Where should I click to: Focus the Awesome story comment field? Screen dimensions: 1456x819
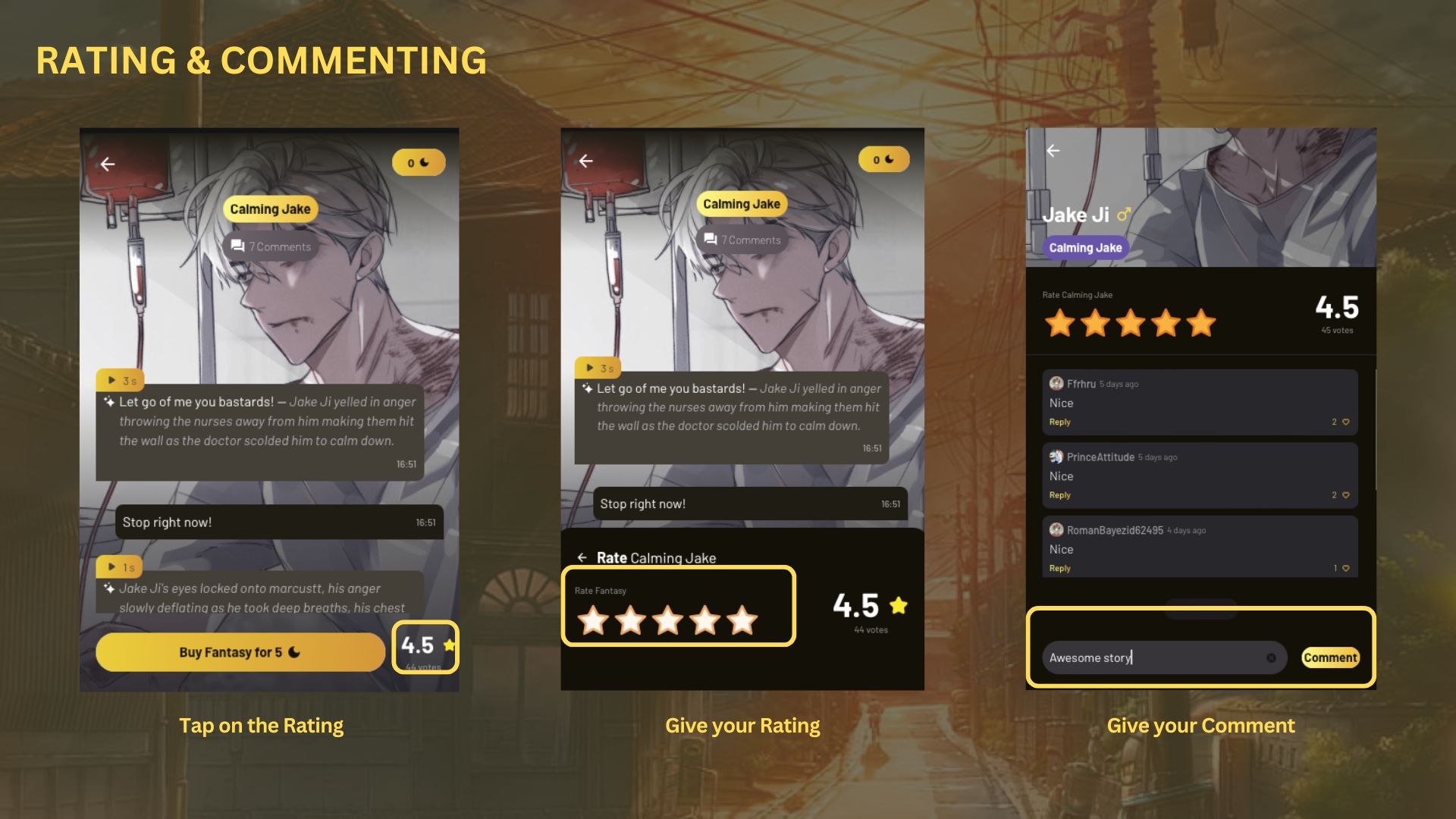tap(1153, 657)
